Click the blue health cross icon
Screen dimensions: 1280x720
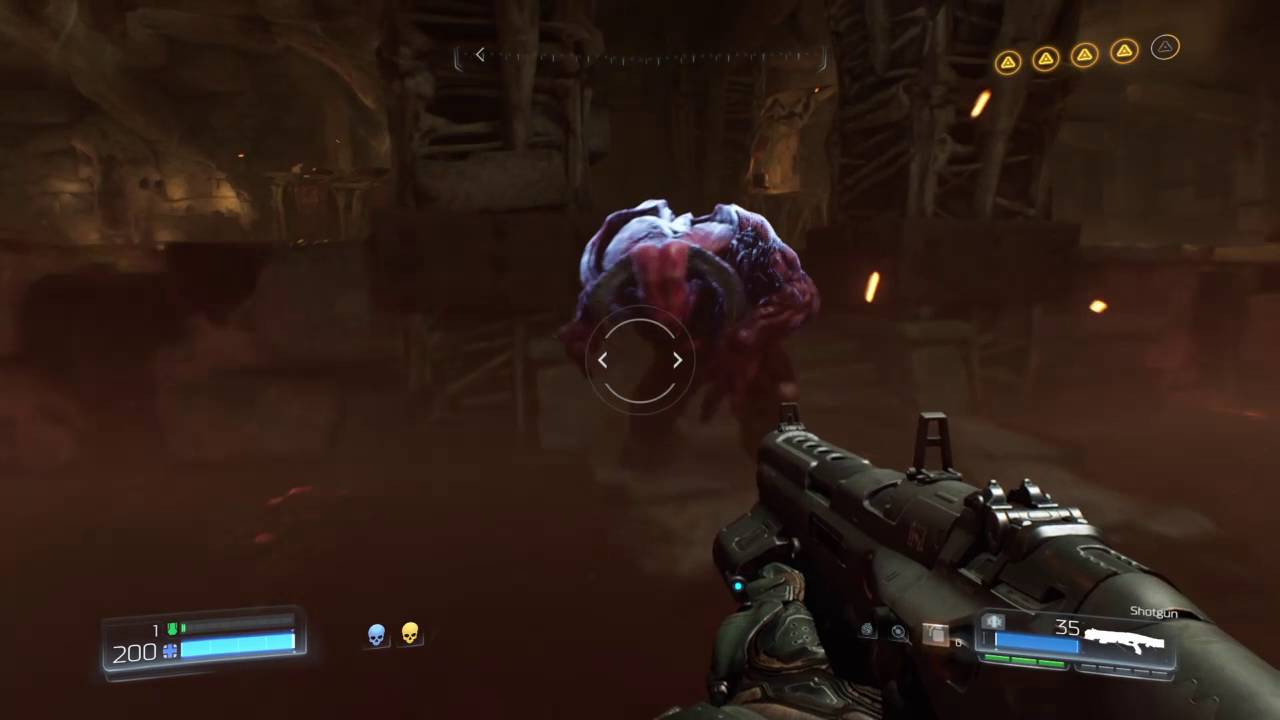(x=170, y=651)
